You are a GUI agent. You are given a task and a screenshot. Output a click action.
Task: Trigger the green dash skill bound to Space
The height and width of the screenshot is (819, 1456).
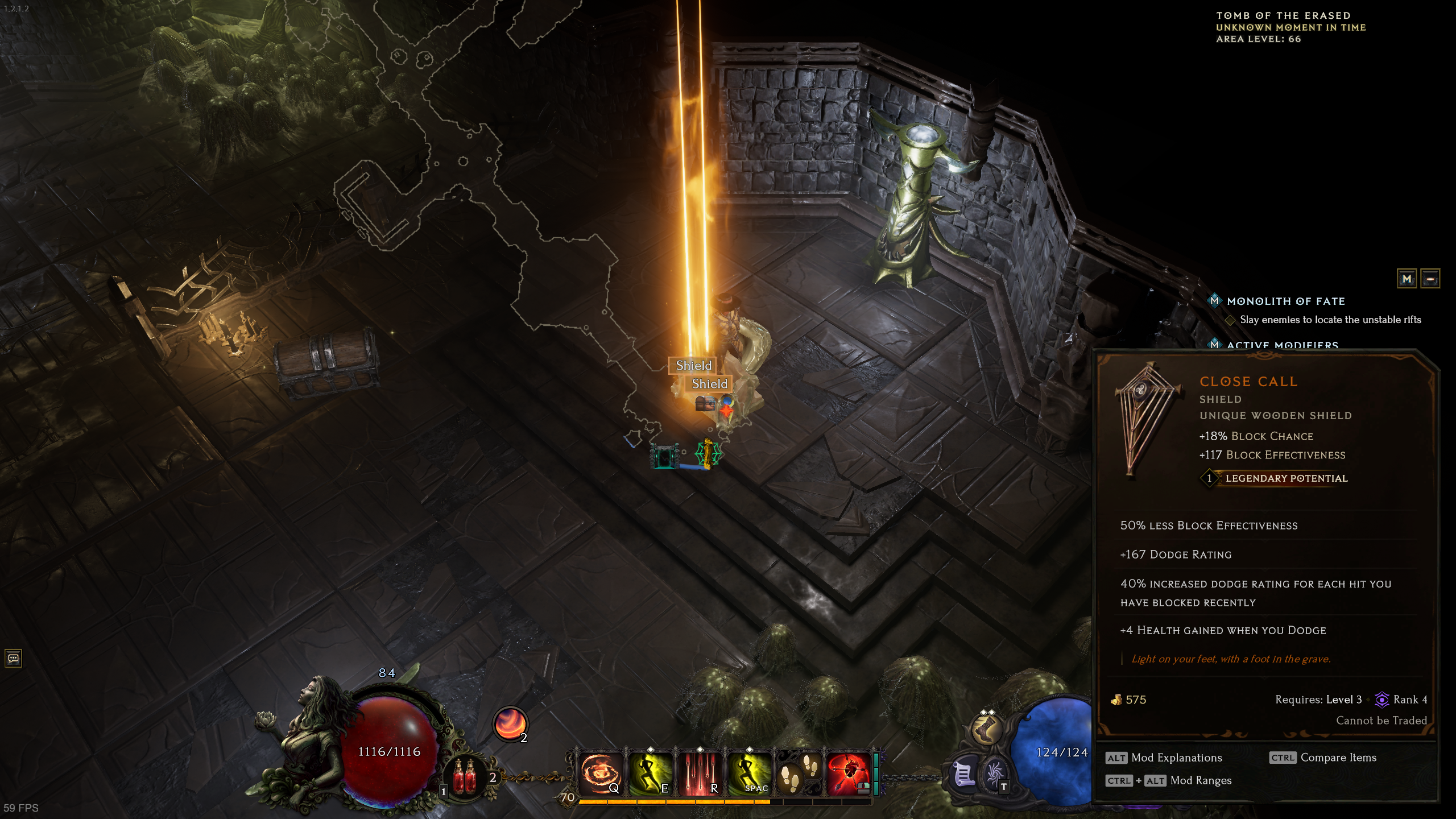point(749,773)
